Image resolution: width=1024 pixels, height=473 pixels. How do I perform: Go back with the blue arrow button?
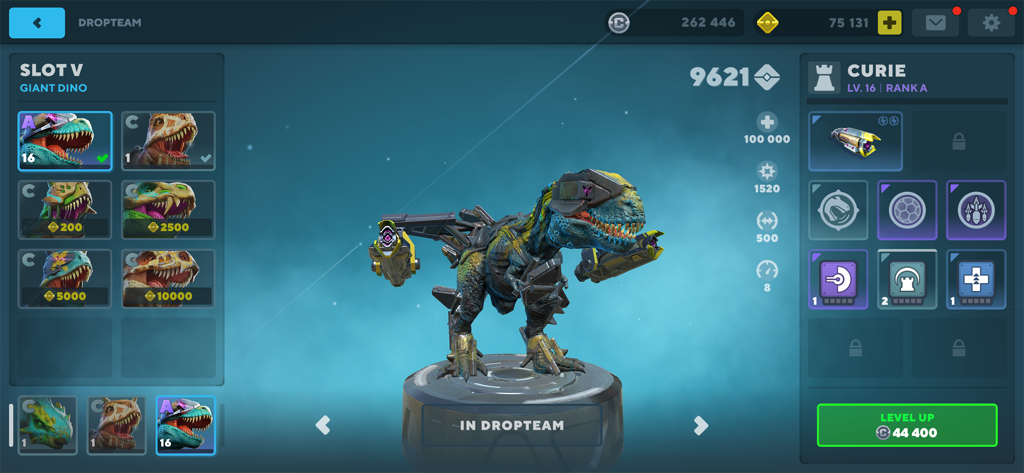pos(37,23)
